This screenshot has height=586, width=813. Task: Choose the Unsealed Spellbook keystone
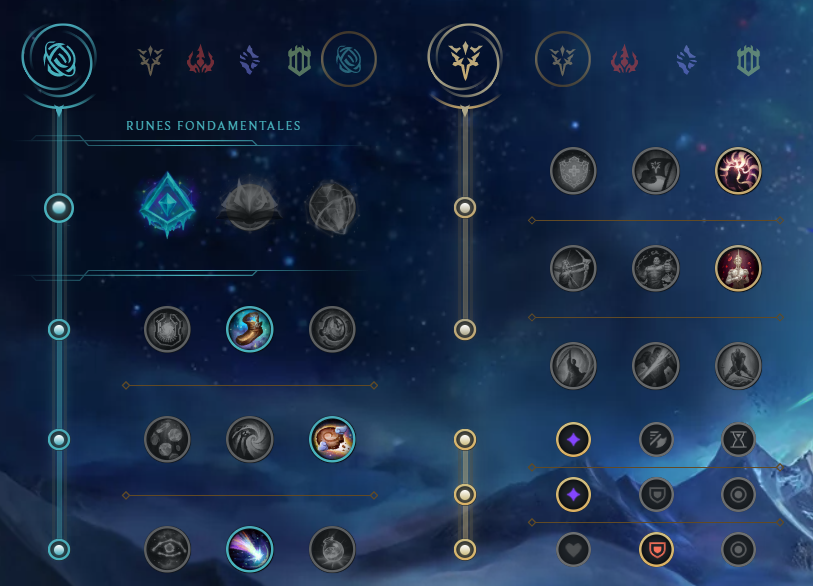(249, 207)
